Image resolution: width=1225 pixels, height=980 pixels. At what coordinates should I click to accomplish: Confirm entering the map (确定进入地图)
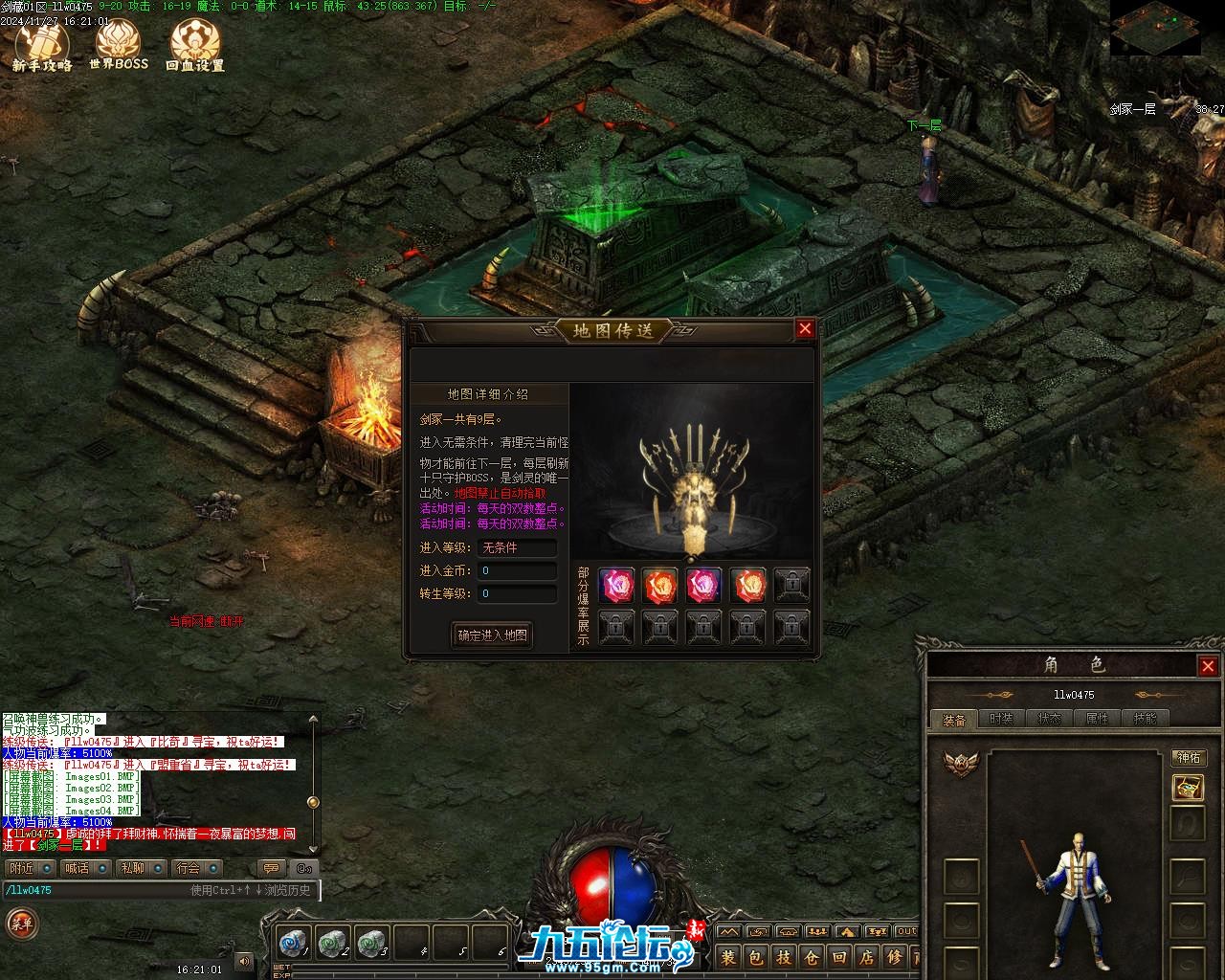tap(492, 635)
